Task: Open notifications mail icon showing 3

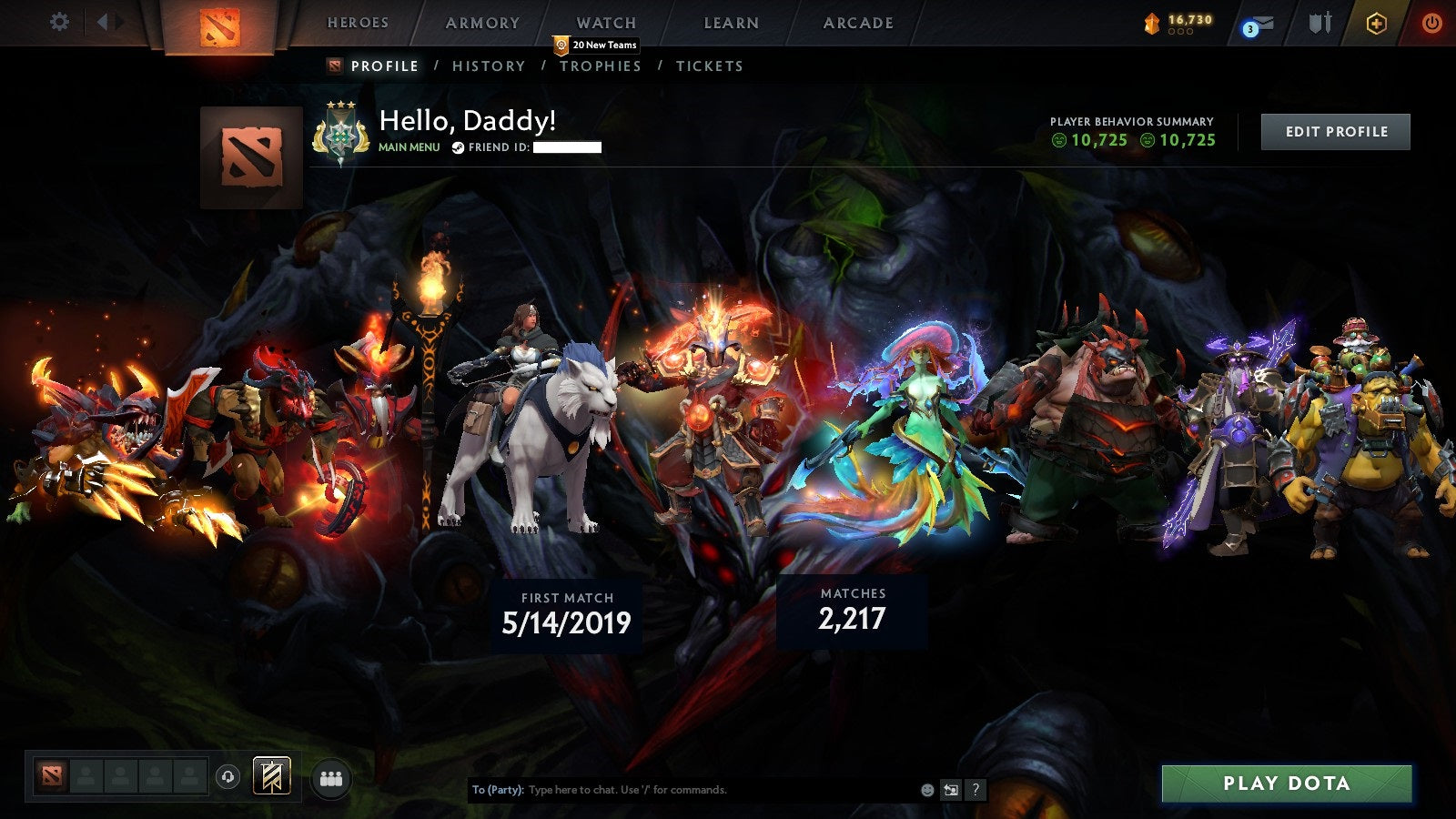Action: pyautogui.click(x=1259, y=23)
